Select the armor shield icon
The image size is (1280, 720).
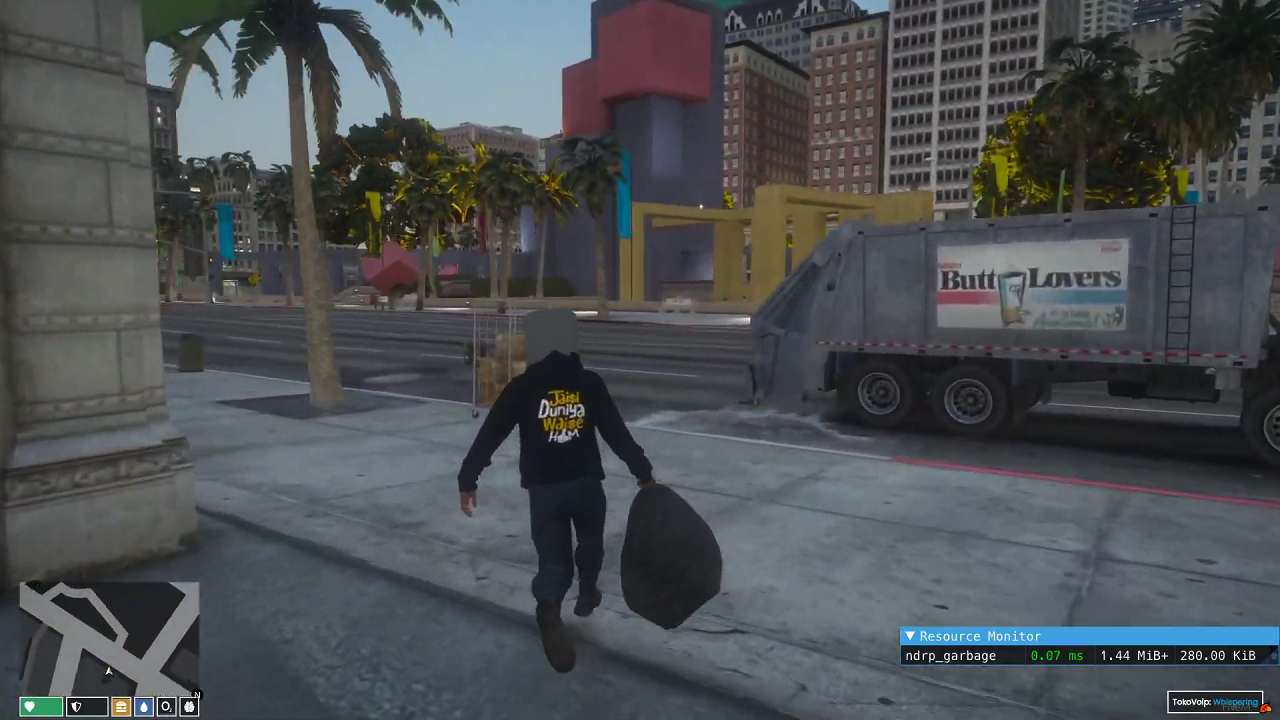pos(76,707)
